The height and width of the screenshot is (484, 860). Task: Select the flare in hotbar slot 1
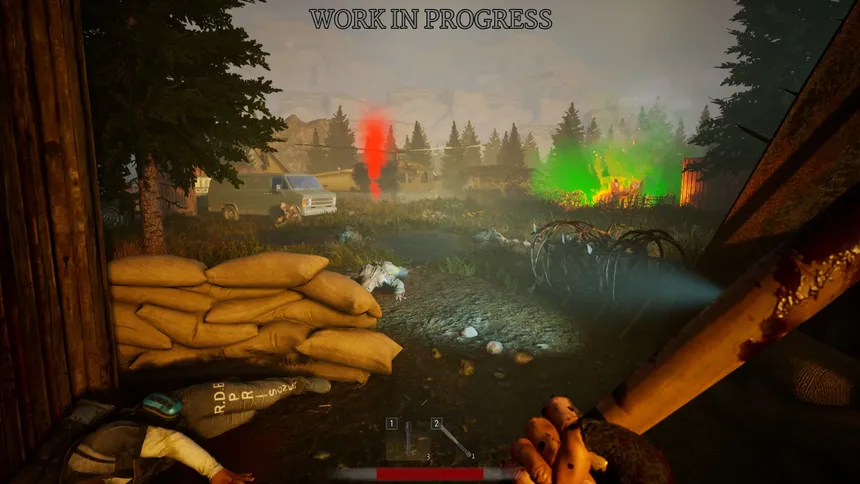coord(410,441)
